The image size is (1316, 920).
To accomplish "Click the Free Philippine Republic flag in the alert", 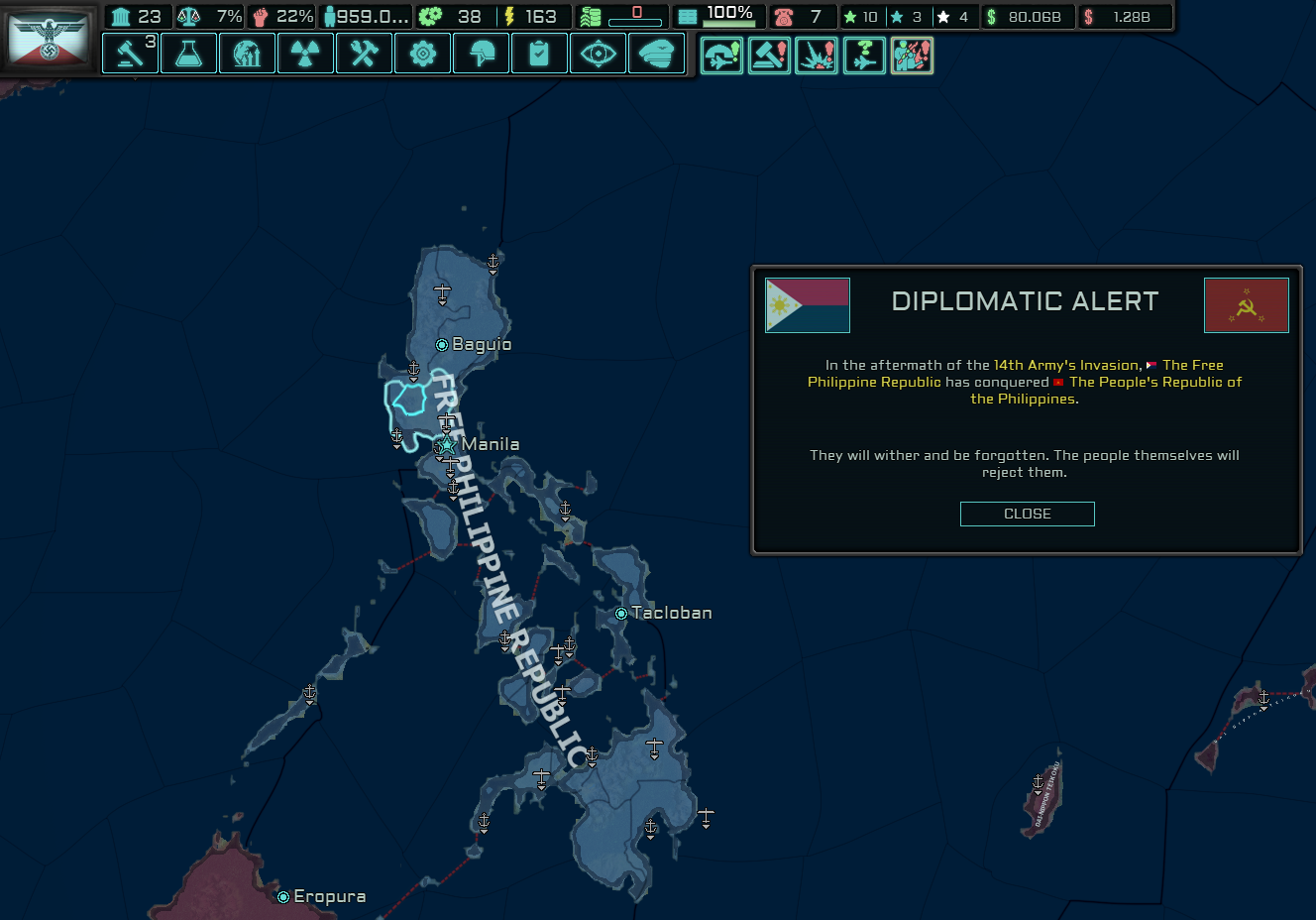I will (x=807, y=305).
